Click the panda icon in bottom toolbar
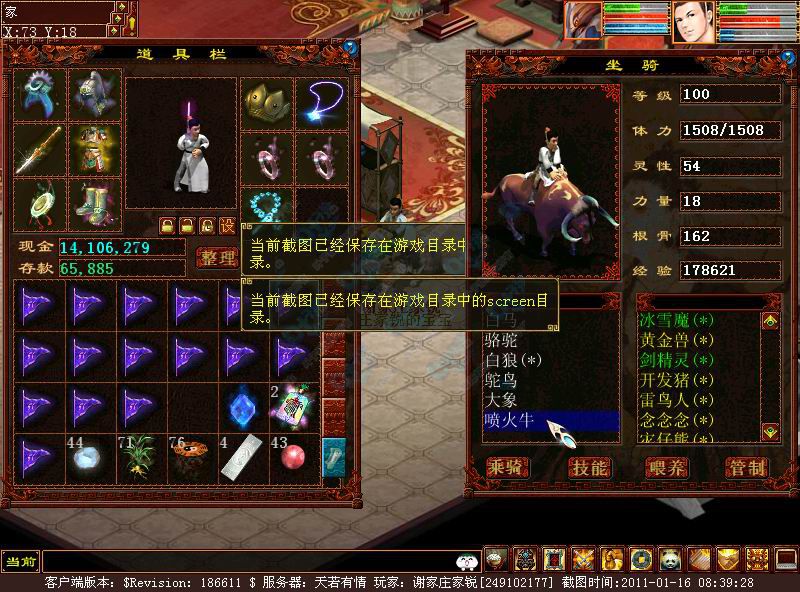 [669, 559]
